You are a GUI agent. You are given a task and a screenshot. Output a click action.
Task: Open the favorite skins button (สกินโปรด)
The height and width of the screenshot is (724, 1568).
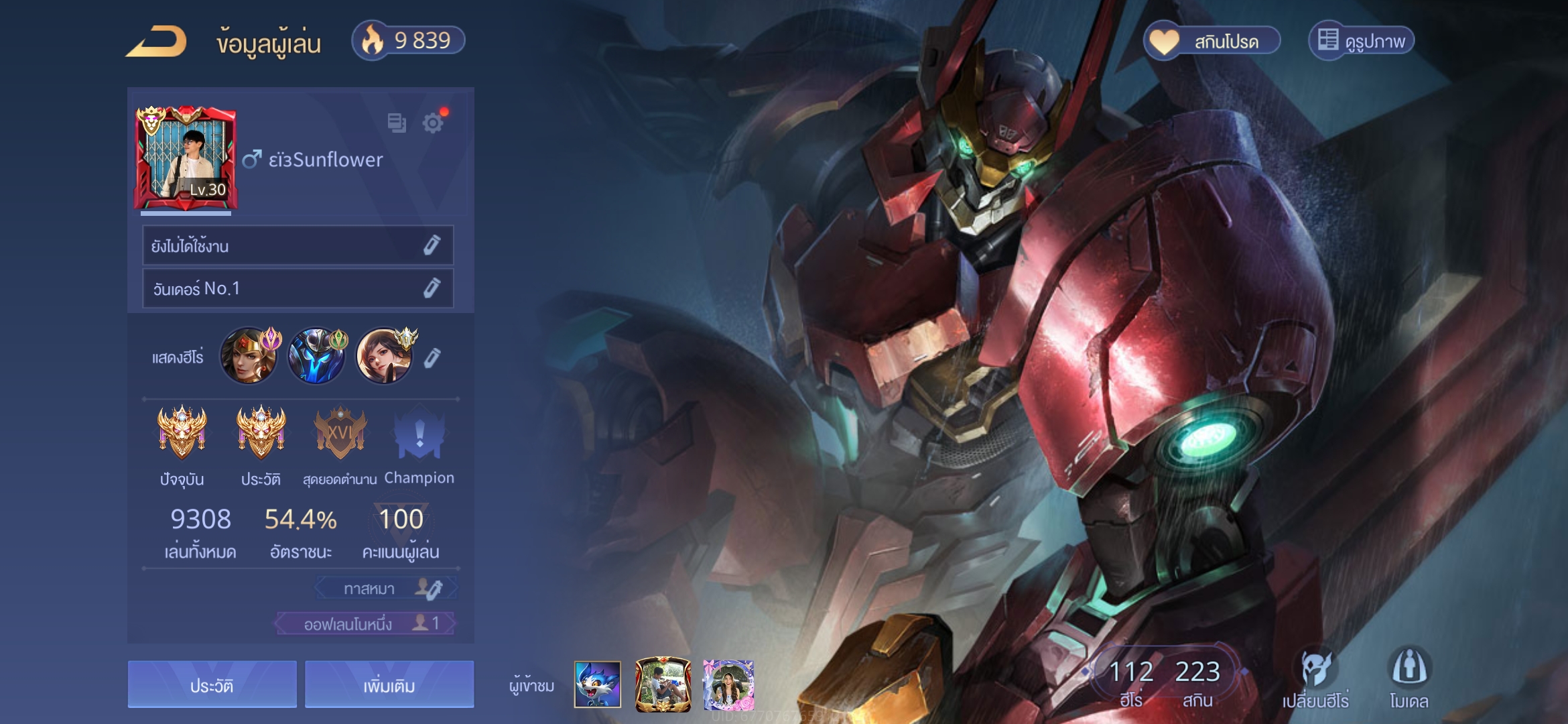click(1212, 42)
